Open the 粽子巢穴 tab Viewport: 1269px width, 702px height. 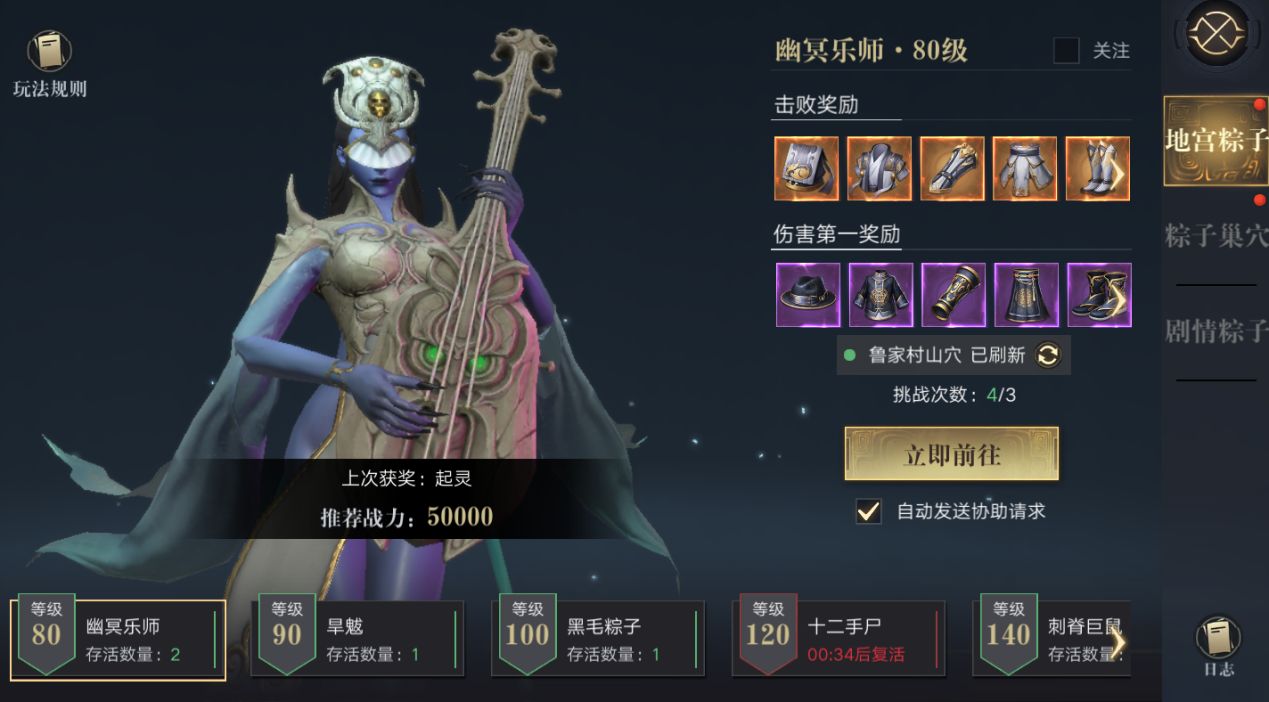[x=1215, y=236]
